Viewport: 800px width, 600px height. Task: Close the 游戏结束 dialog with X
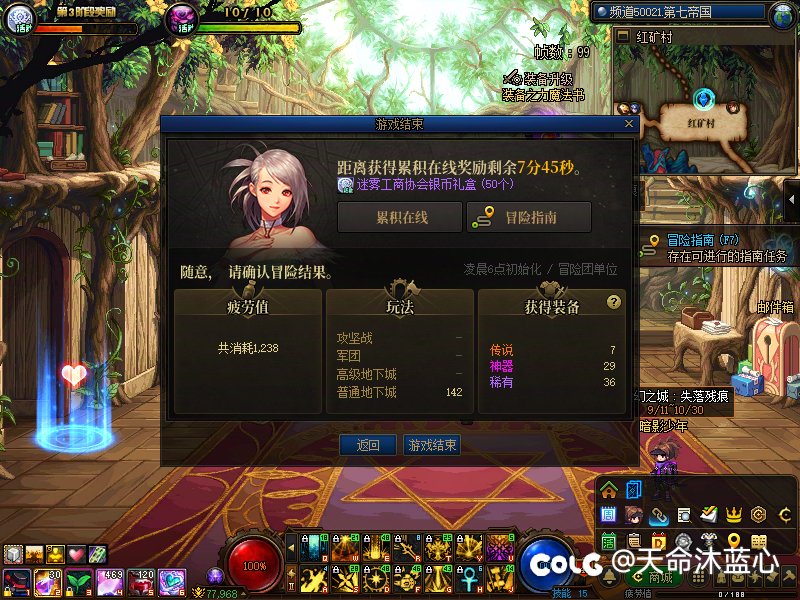pyautogui.click(x=628, y=124)
